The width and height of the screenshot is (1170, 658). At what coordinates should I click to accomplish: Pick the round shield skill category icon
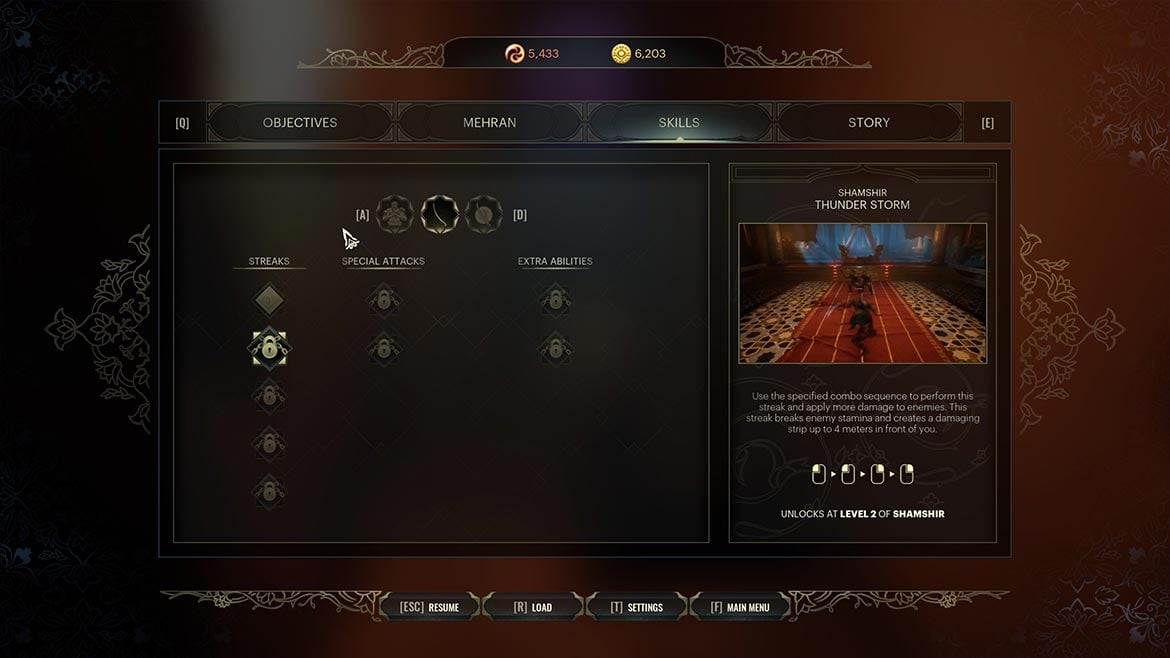[483, 213]
